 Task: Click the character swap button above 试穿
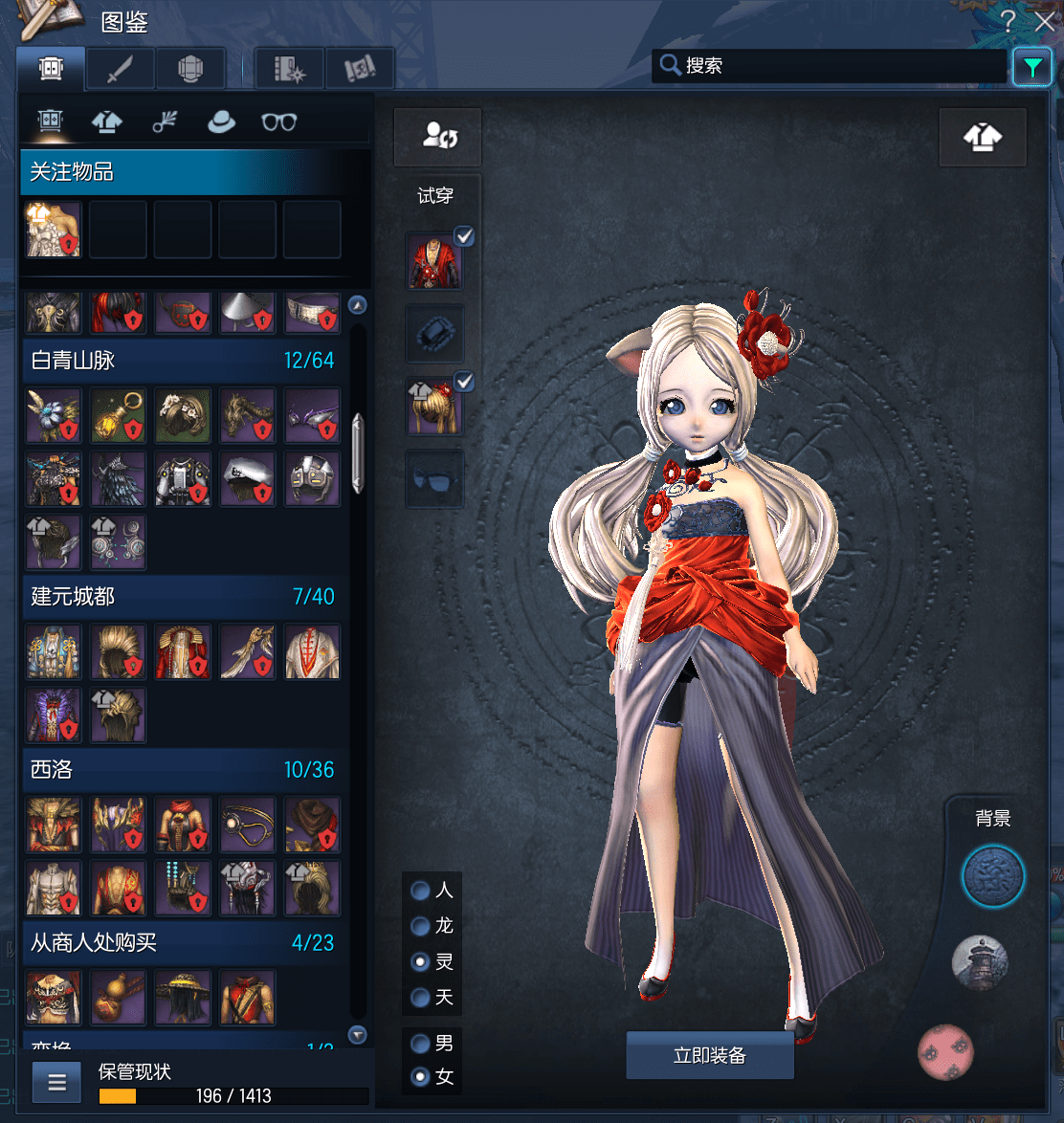438,137
